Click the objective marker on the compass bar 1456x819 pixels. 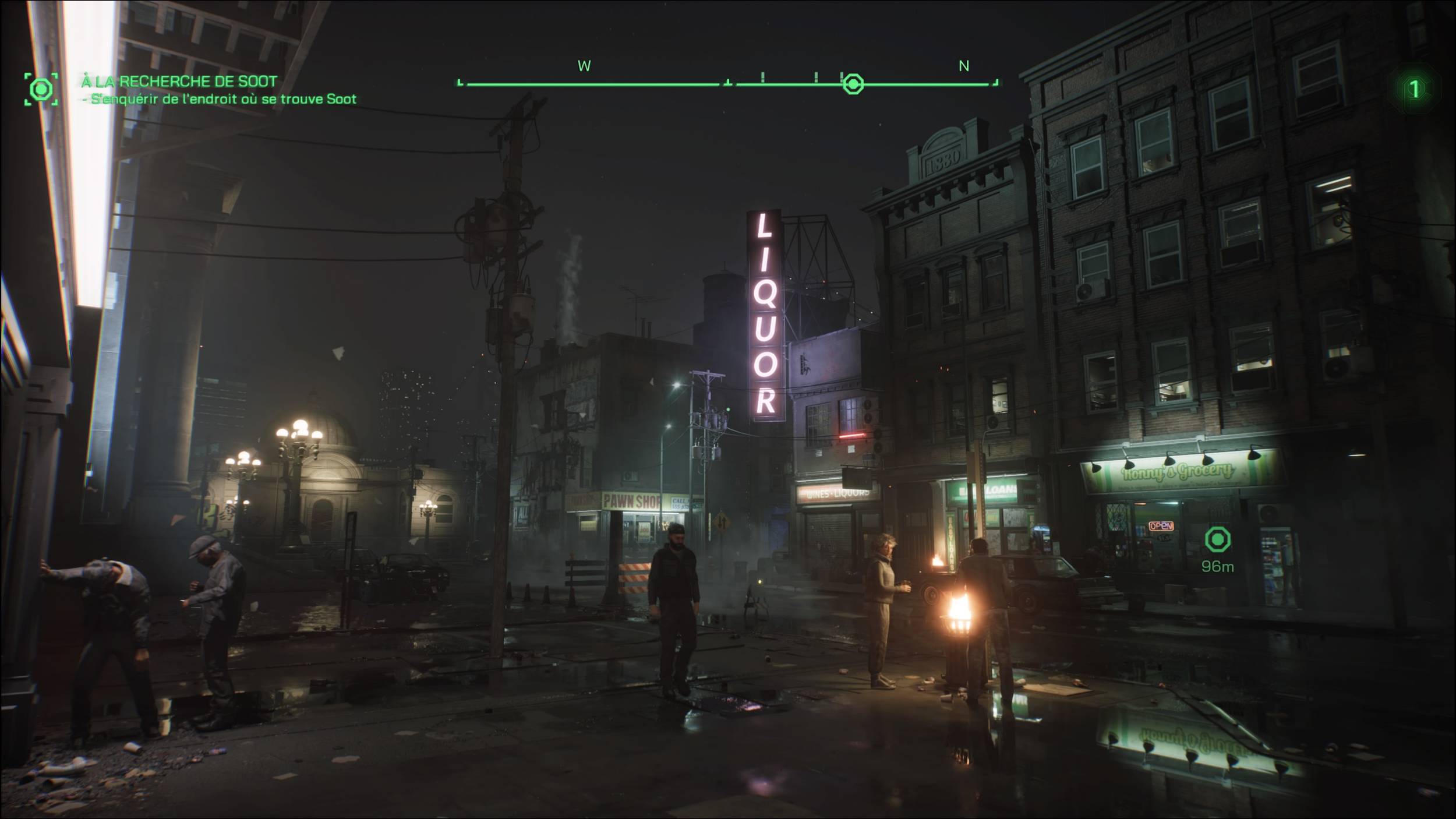853,84
